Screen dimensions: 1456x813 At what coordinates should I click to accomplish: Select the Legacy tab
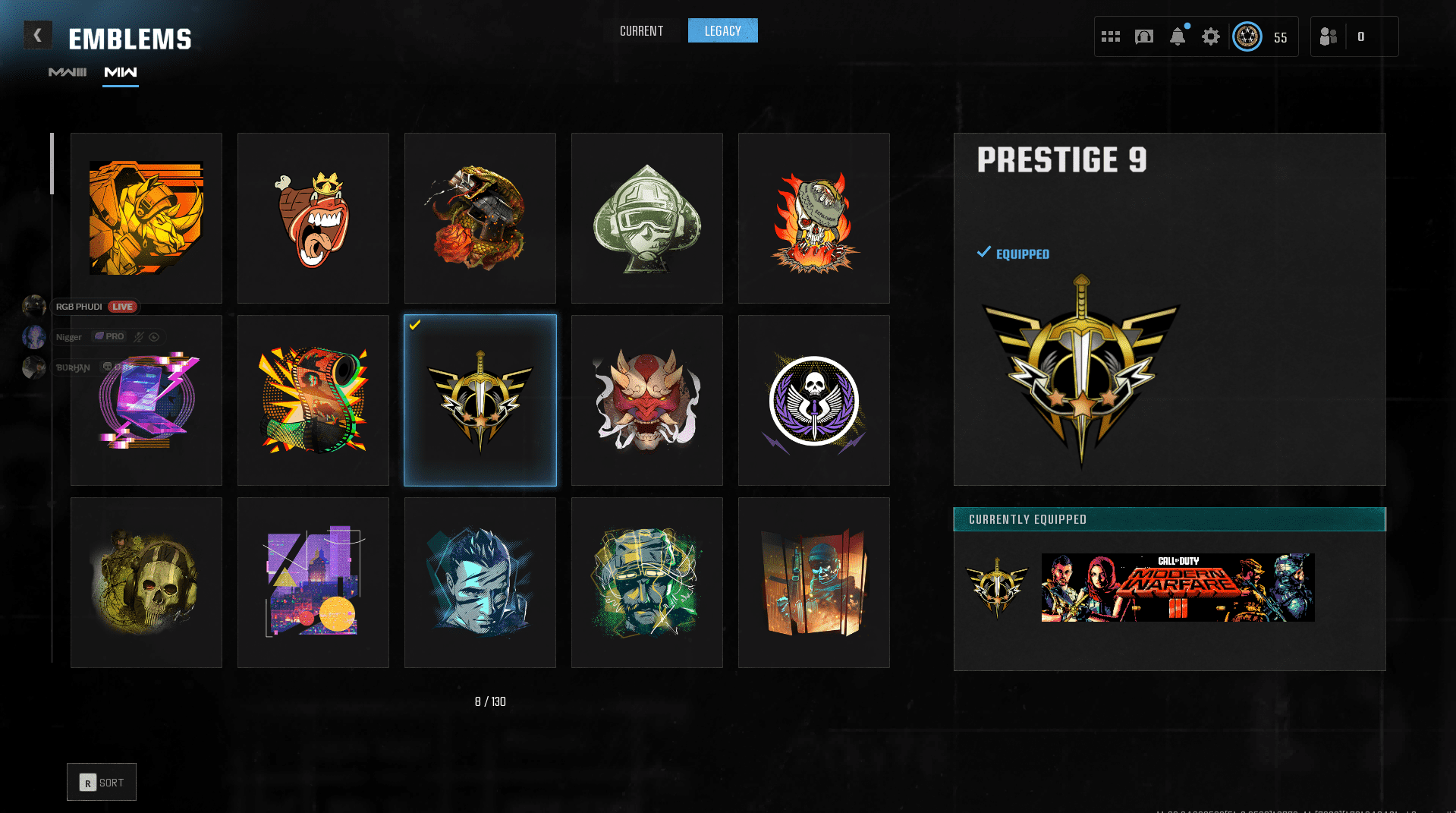point(722,31)
